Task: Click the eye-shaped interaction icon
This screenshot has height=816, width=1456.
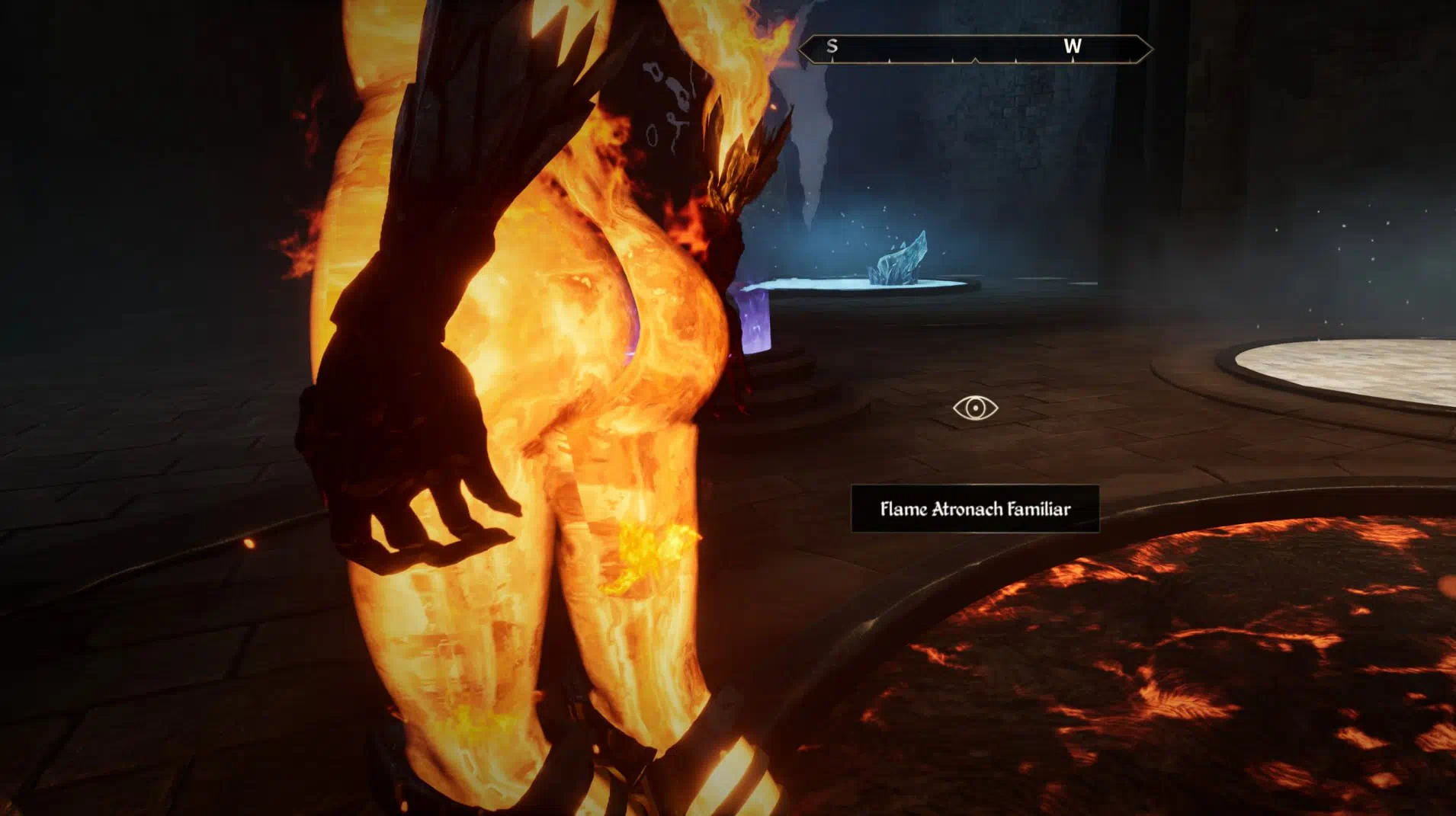Action: pos(975,408)
